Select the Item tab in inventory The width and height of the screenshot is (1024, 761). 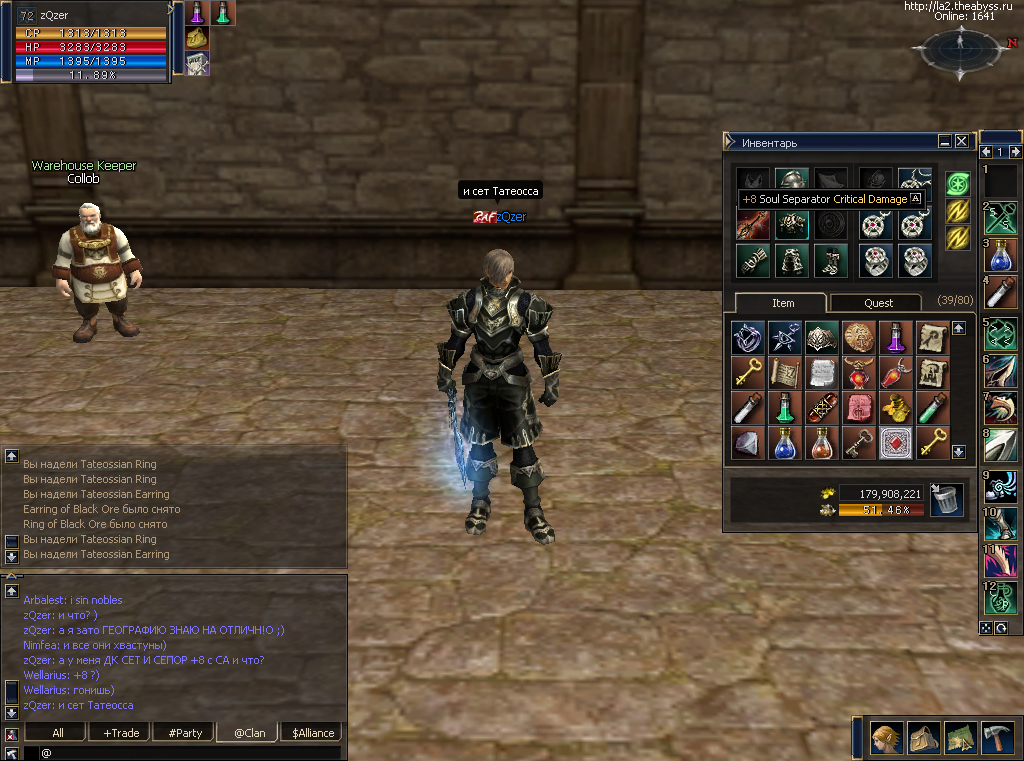(x=782, y=303)
